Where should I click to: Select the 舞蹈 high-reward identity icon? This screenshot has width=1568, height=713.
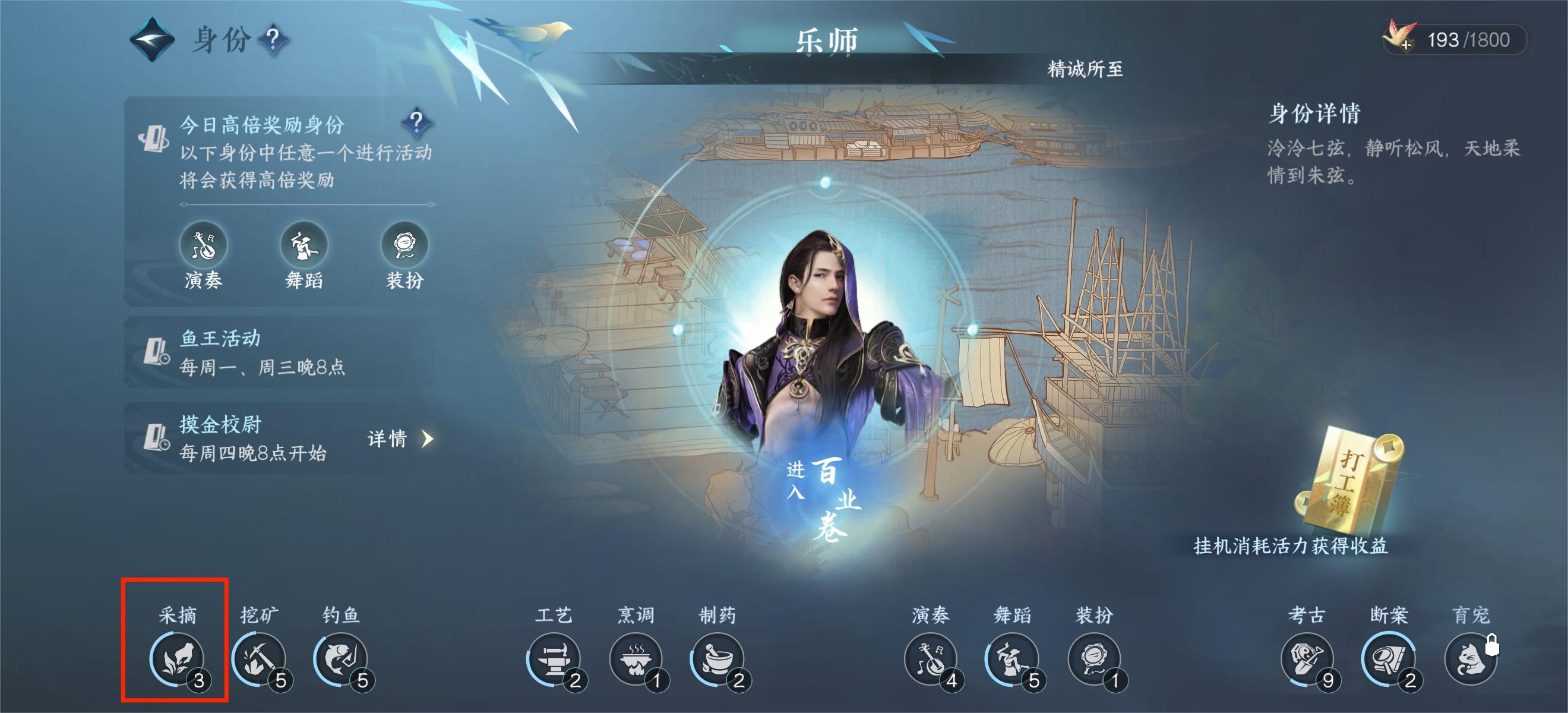click(304, 245)
